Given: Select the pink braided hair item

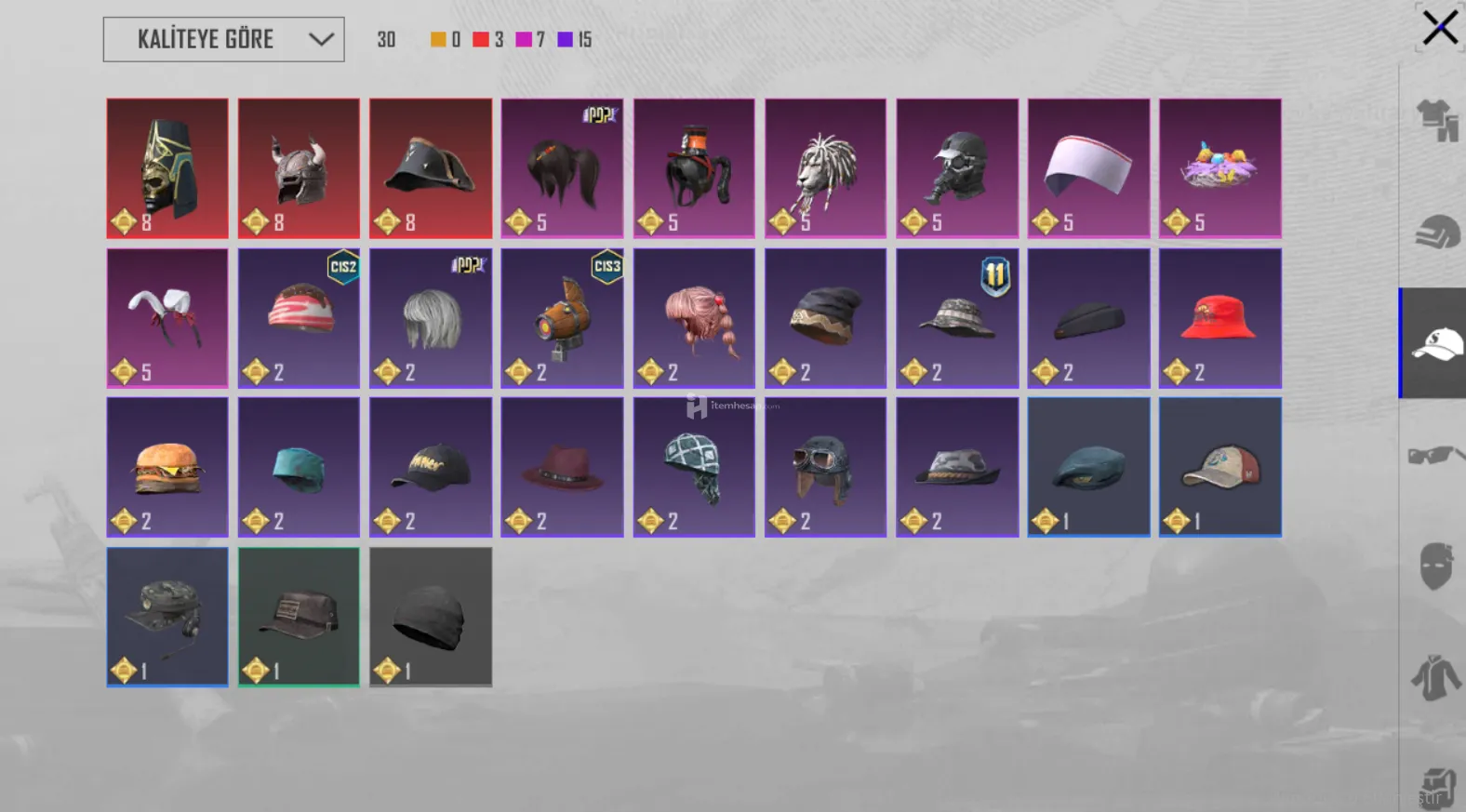Looking at the screenshot, I should 694,318.
